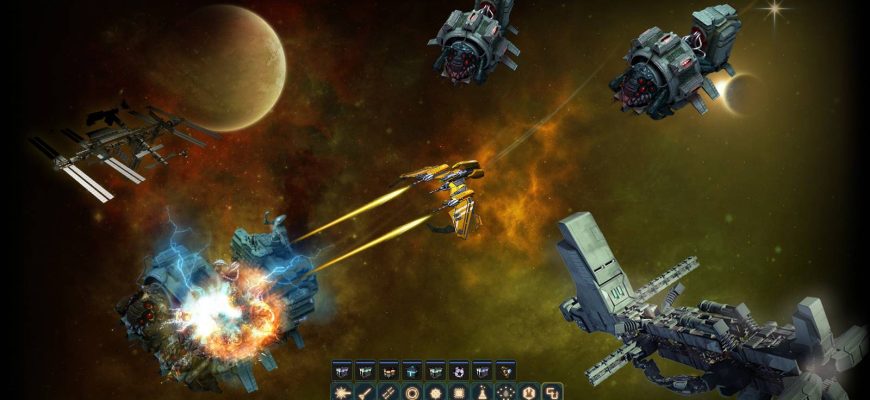The height and width of the screenshot is (400, 870).
Task: Select the single rocket icon
Action: click(365, 391)
